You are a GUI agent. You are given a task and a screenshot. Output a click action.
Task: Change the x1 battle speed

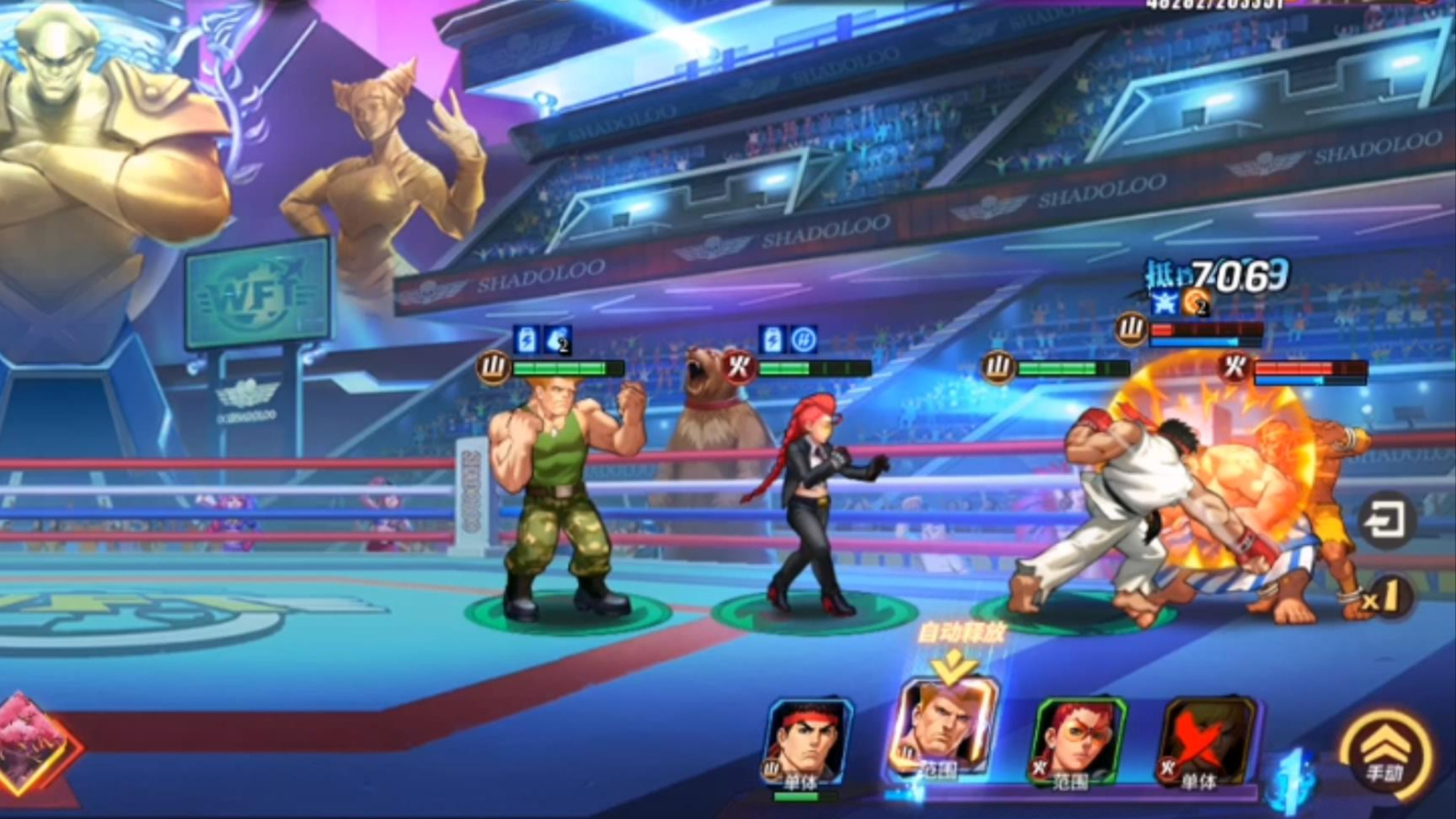1380,599
